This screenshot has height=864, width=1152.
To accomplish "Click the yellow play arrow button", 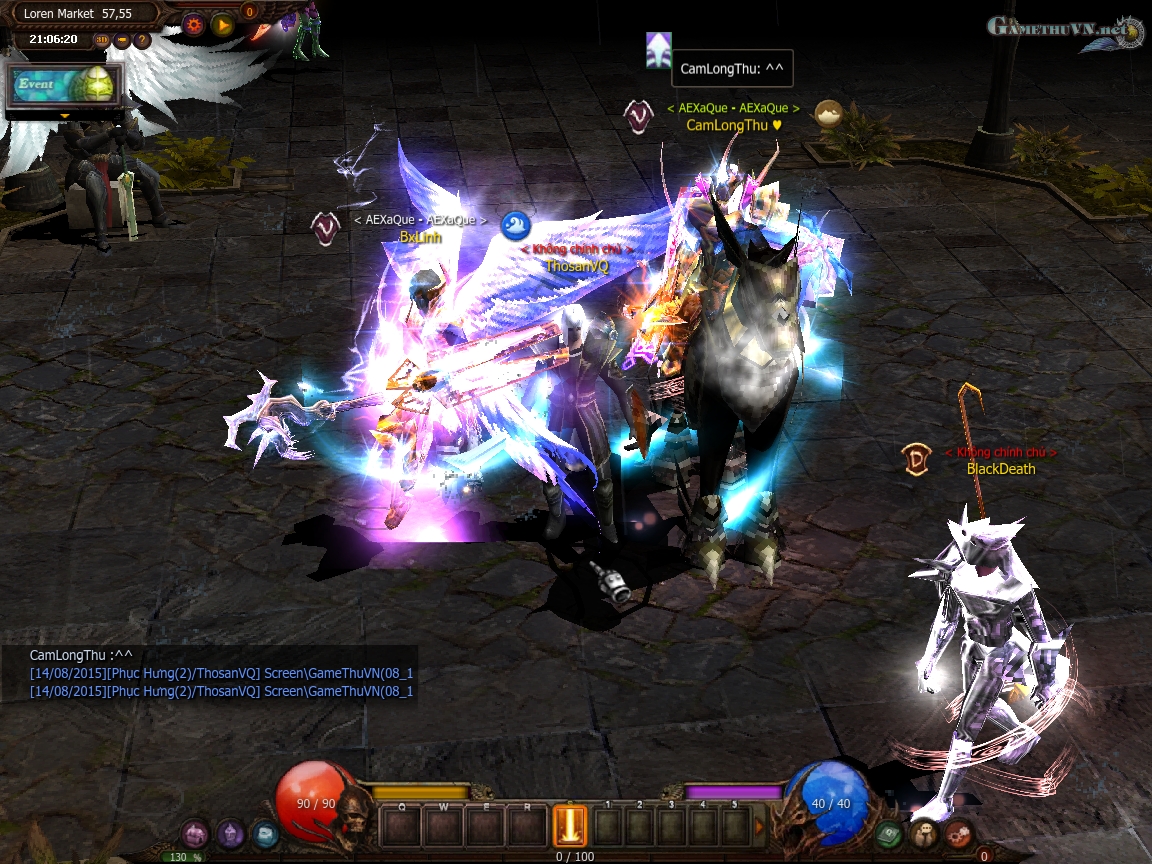I will pyautogui.click(x=223, y=25).
